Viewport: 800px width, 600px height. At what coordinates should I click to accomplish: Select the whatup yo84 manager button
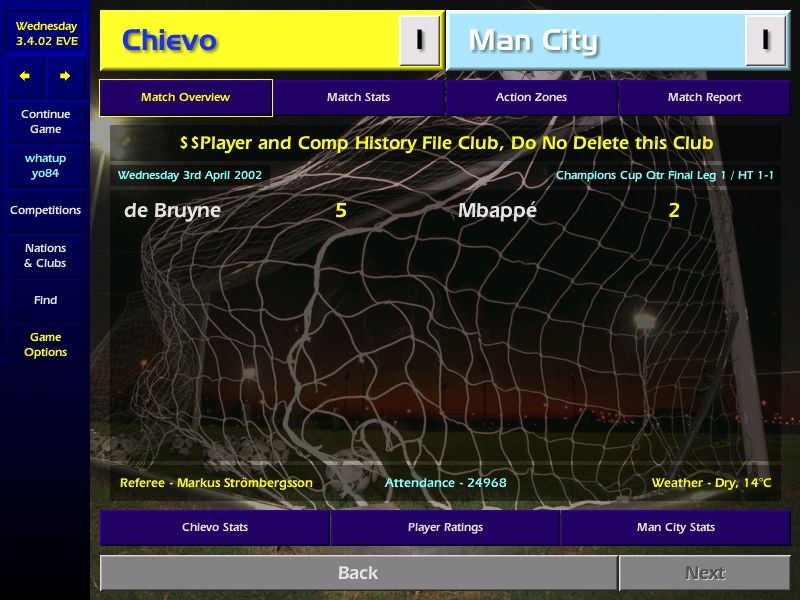point(45,166)
